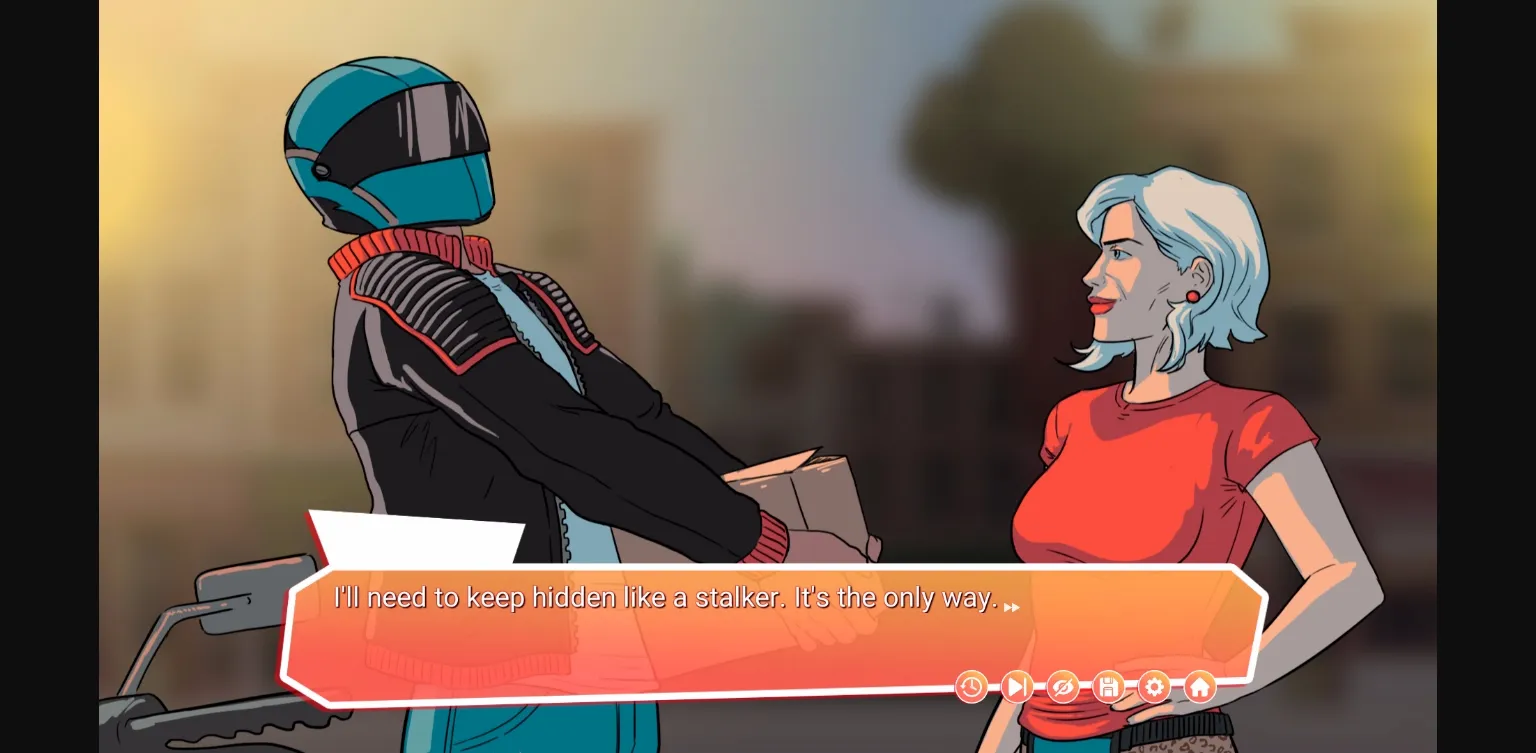Click the cardboard package being handed over
Viewport: 1536px width, 753px height.
pyautogui.click(x=800, y=490)
